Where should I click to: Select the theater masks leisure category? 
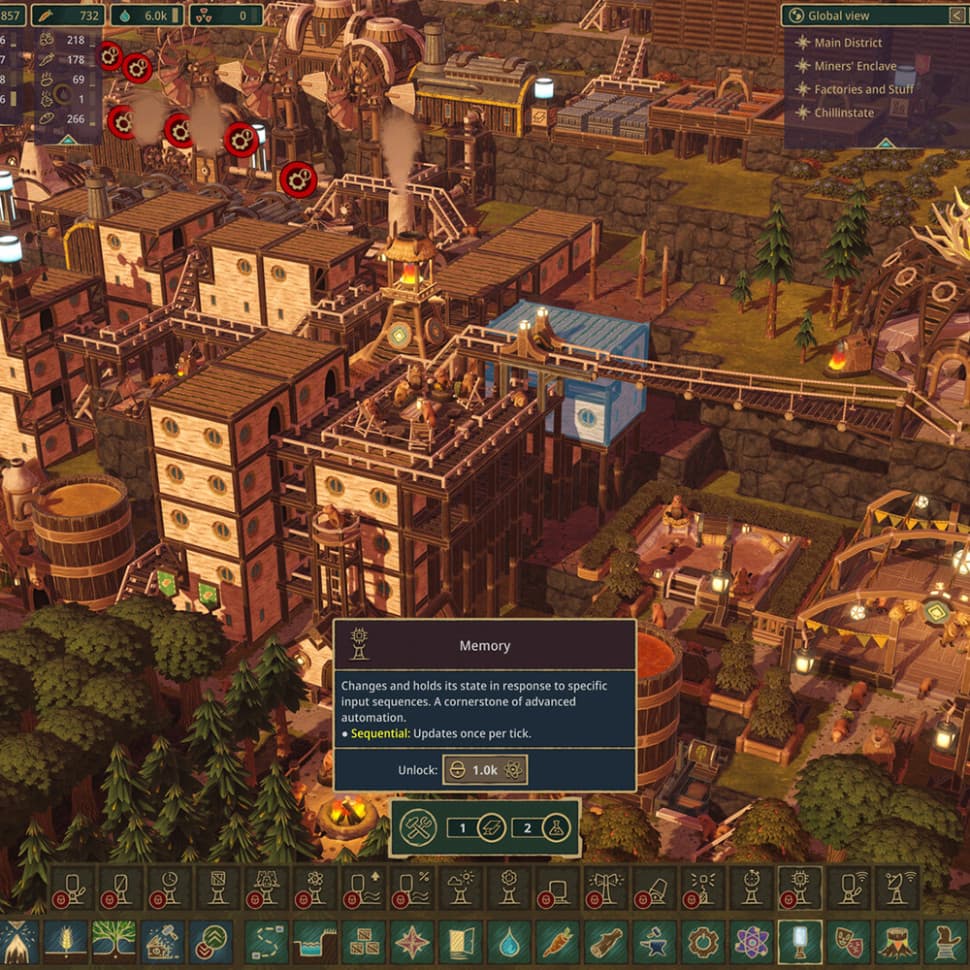(x=849, y=942)
